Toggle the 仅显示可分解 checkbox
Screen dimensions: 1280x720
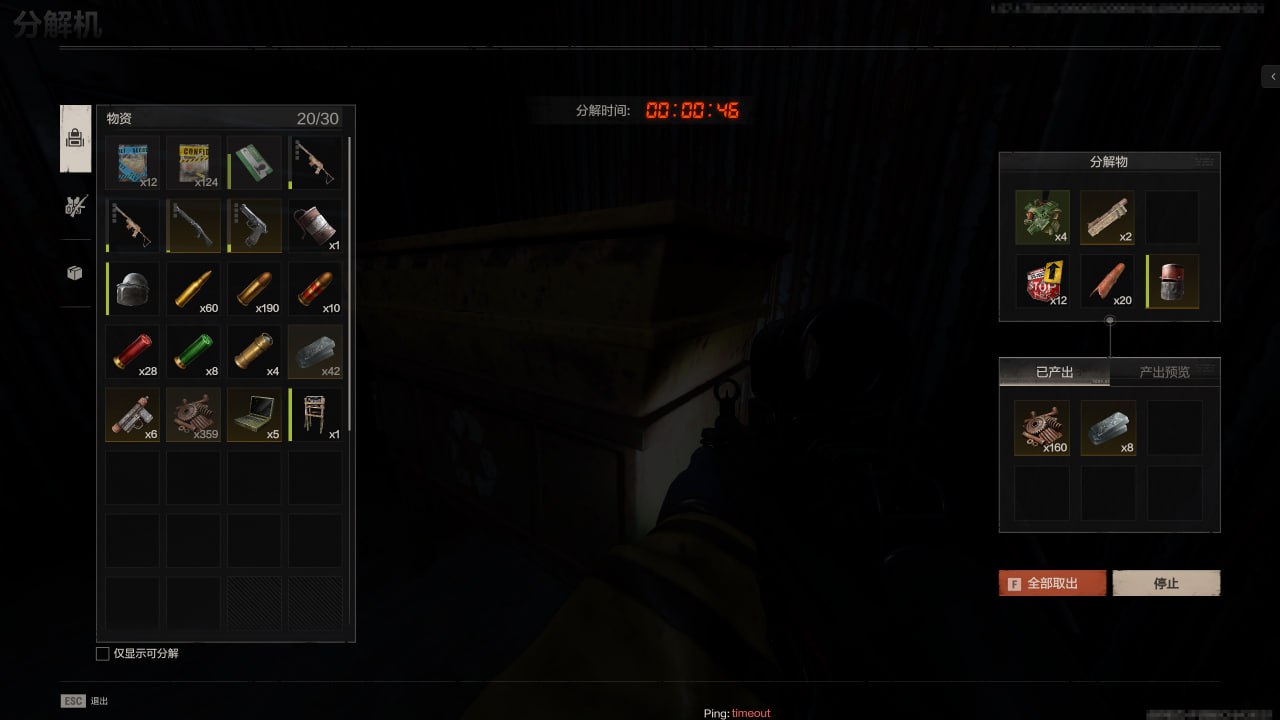[102, 653]
